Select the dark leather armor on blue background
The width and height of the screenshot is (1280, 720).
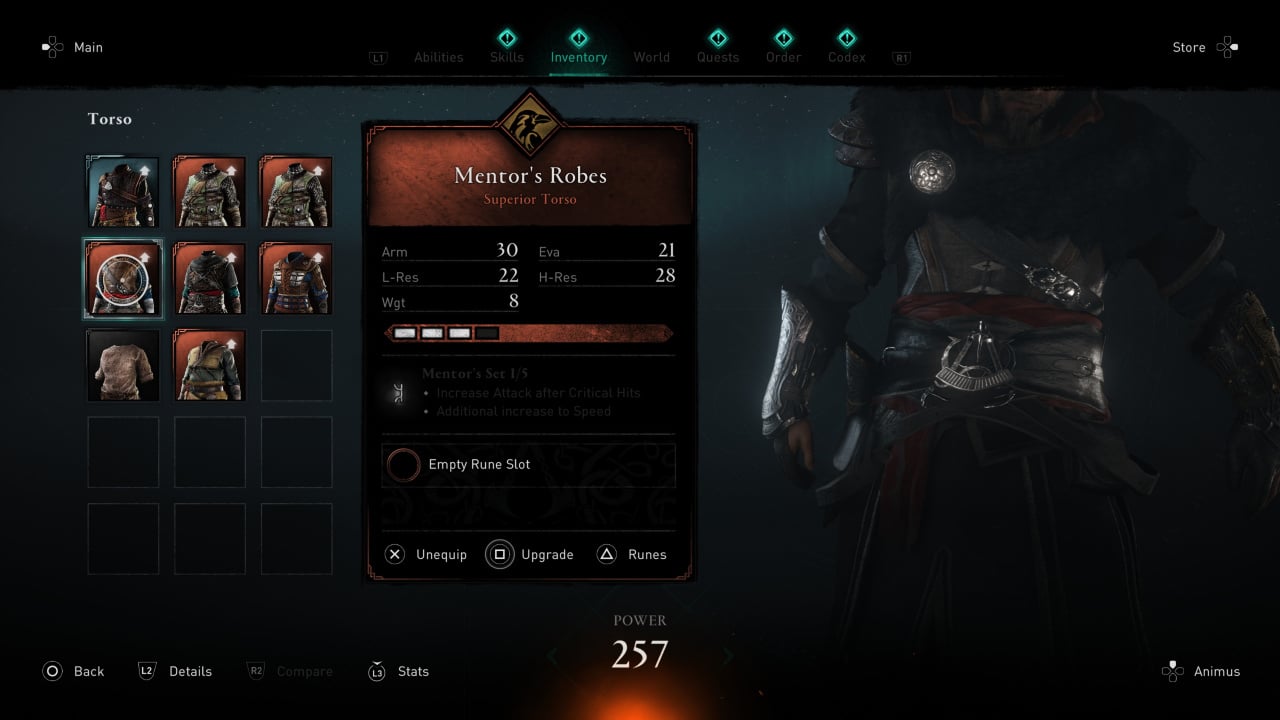point(123,192)
